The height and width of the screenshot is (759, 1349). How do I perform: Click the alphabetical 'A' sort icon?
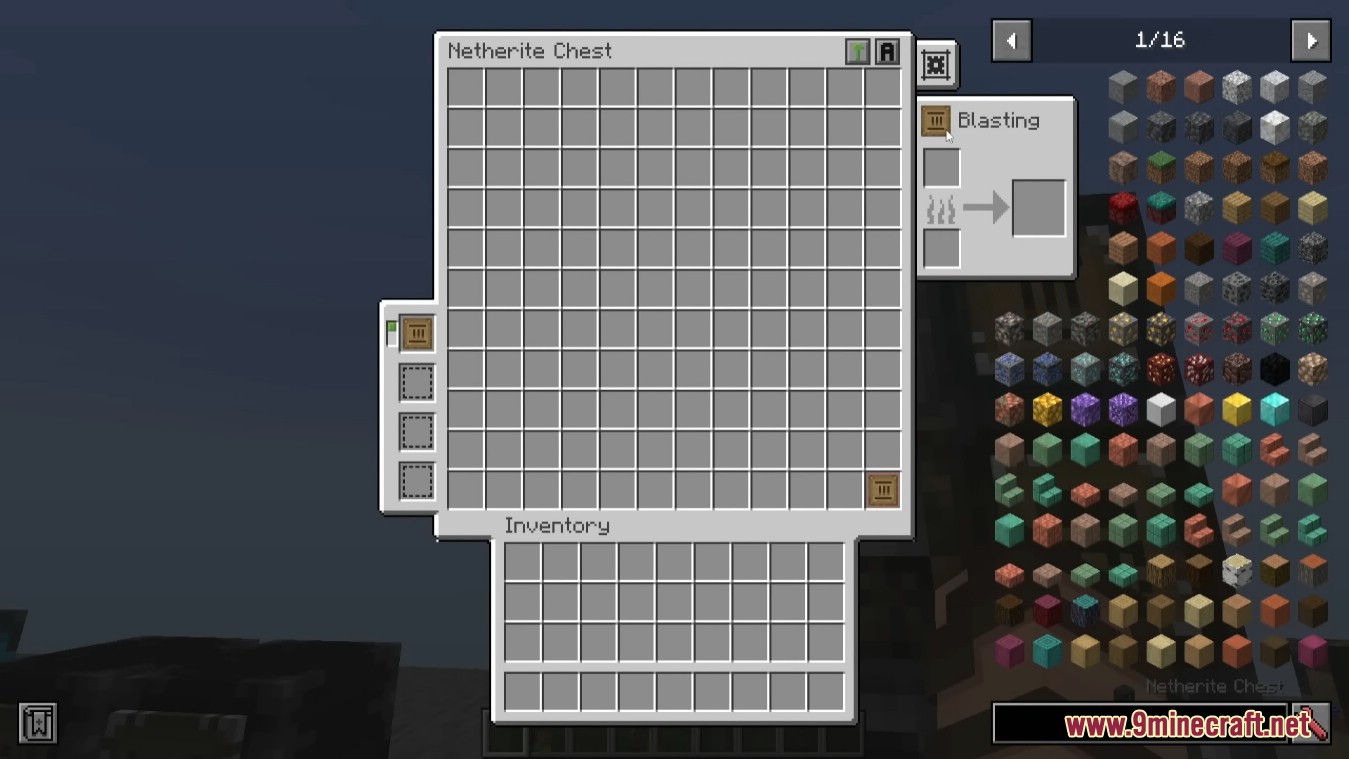tap(886, 52)
